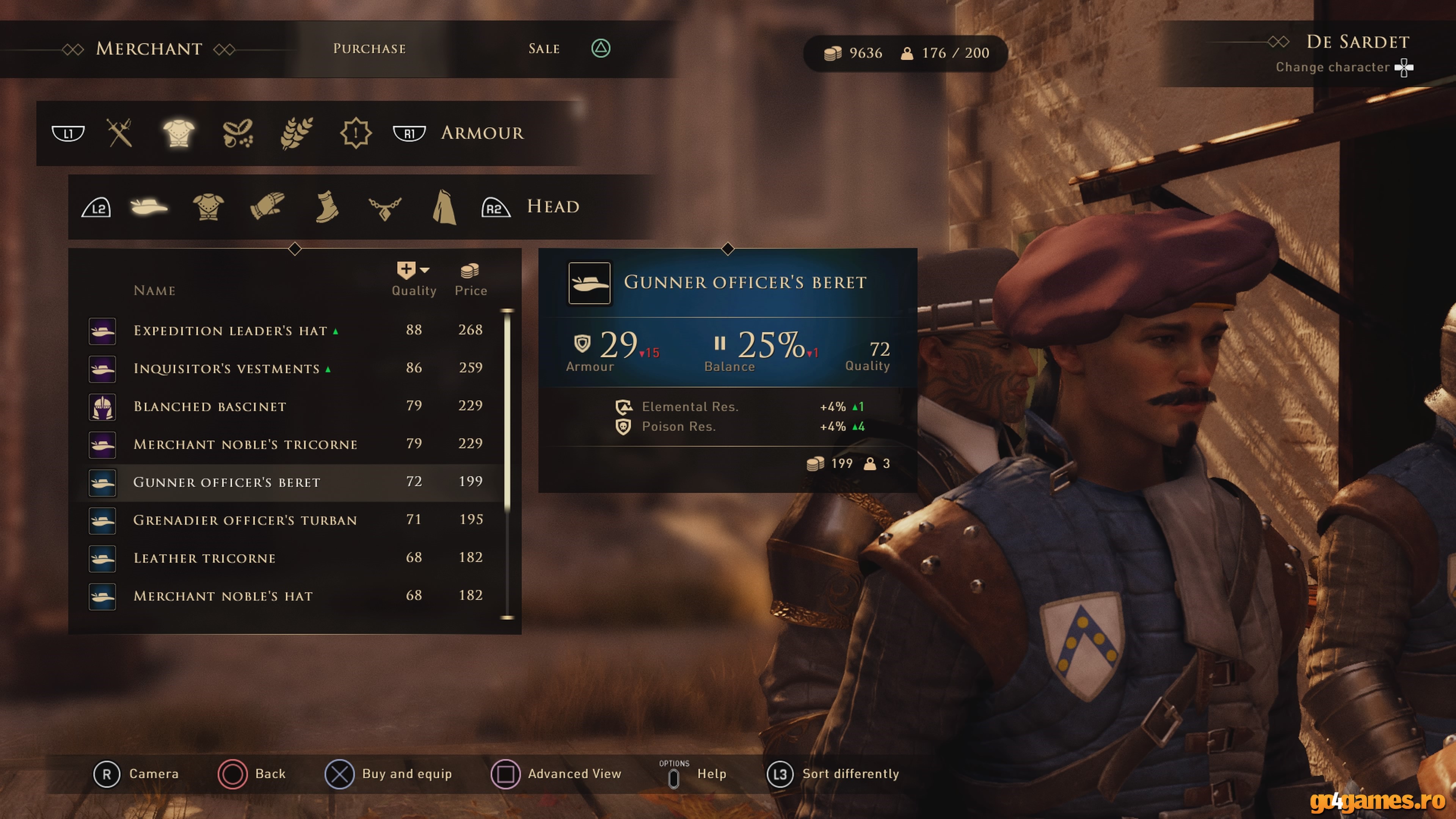Choose Merchant Noble's Hat row

pos(223,596)
